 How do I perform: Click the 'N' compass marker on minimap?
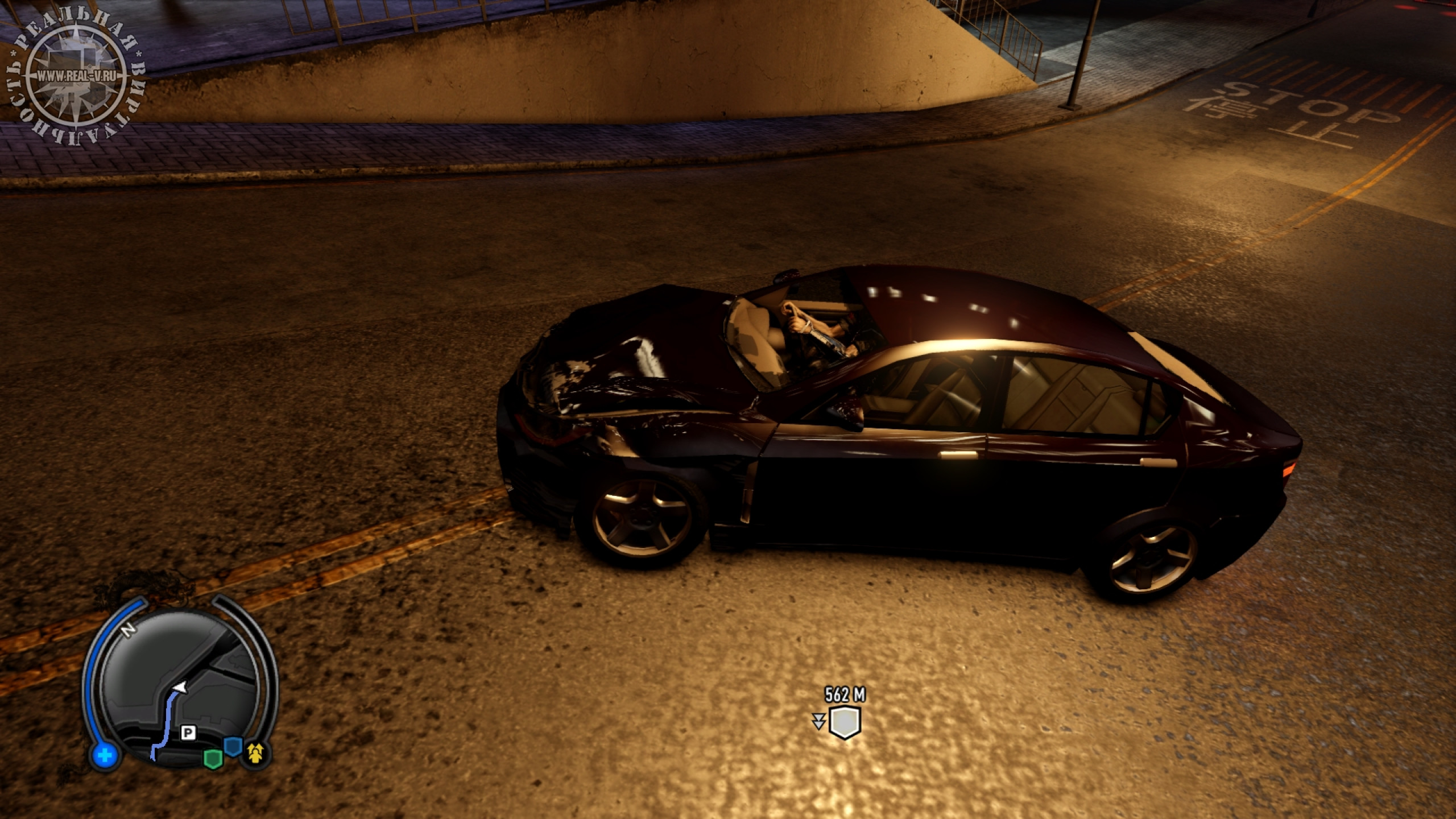pos(129,631)
